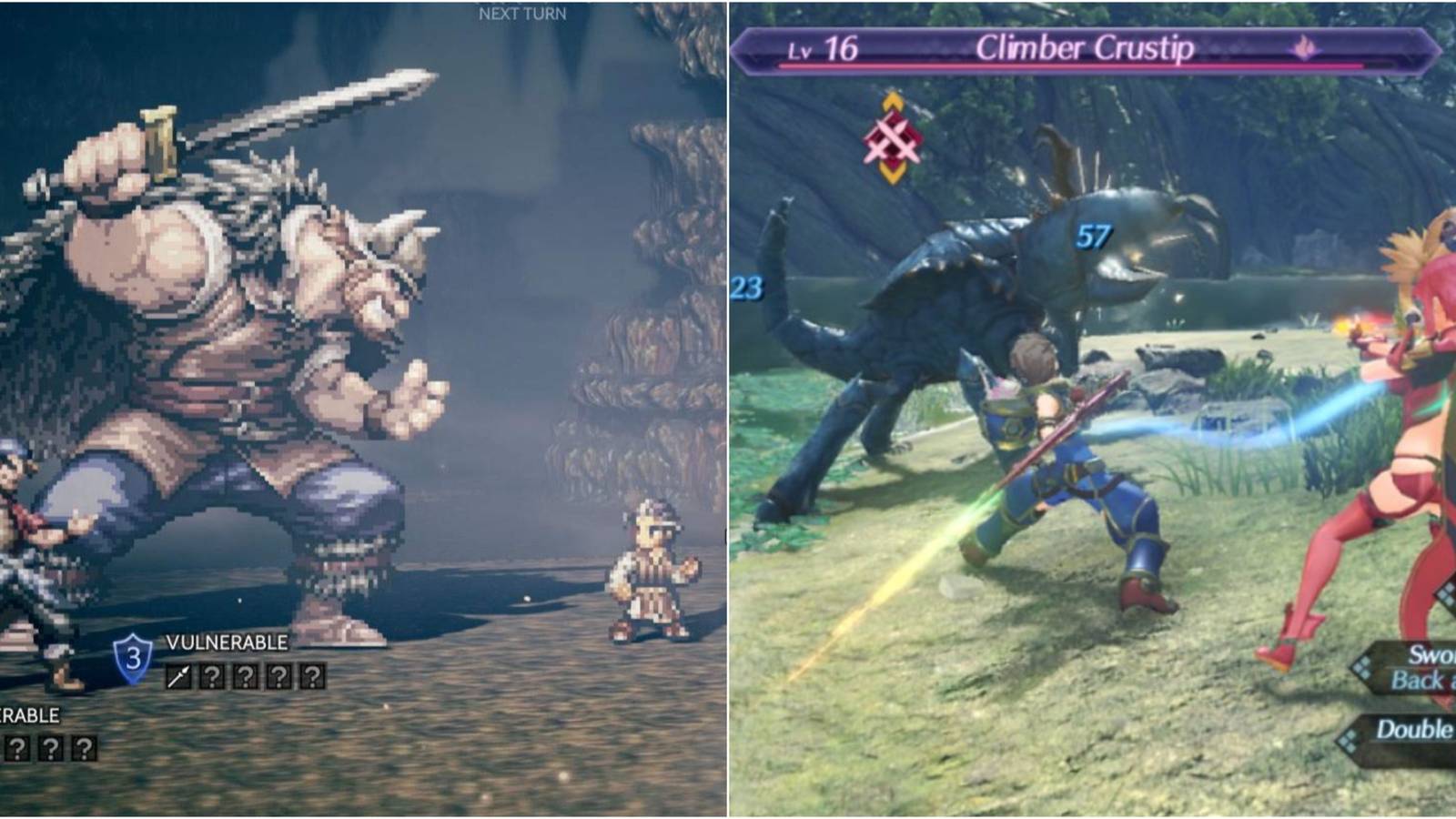
Task: Expand the Sword skill prompt panel
Action: 1424,652
